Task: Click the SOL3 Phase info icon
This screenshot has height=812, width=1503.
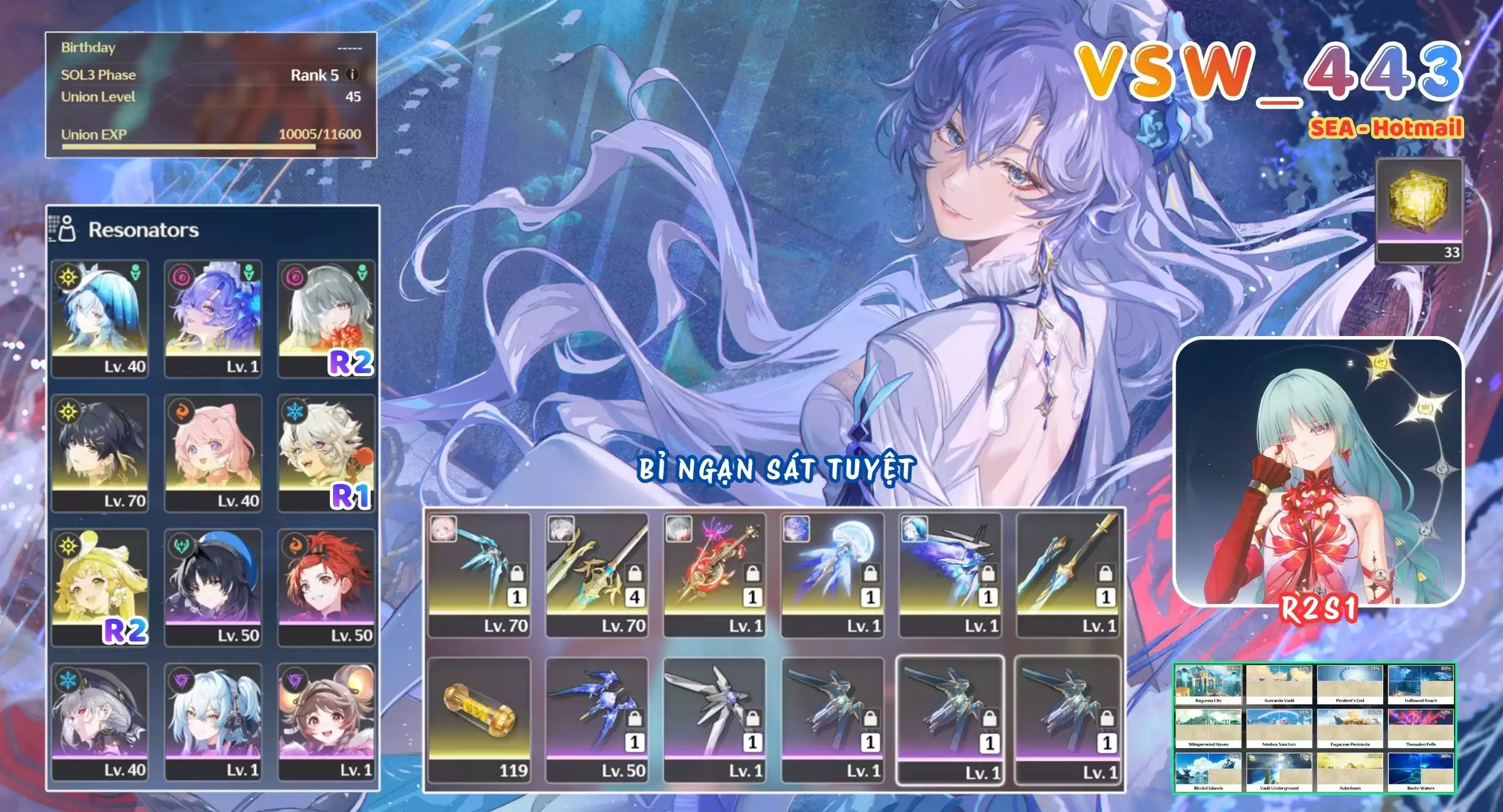Action: tap(353, 76)
